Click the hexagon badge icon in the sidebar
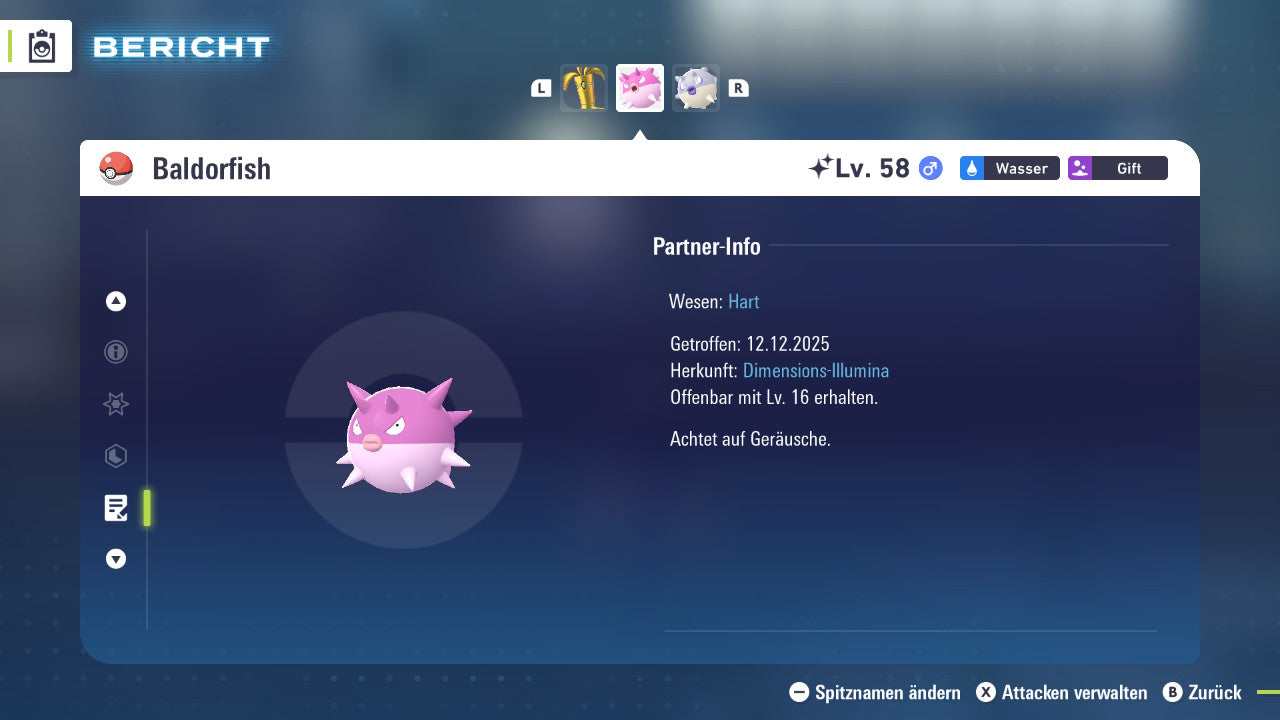The width and height of the screenshot is (1280, 720). pyautogui.click(x=115, y=456)
